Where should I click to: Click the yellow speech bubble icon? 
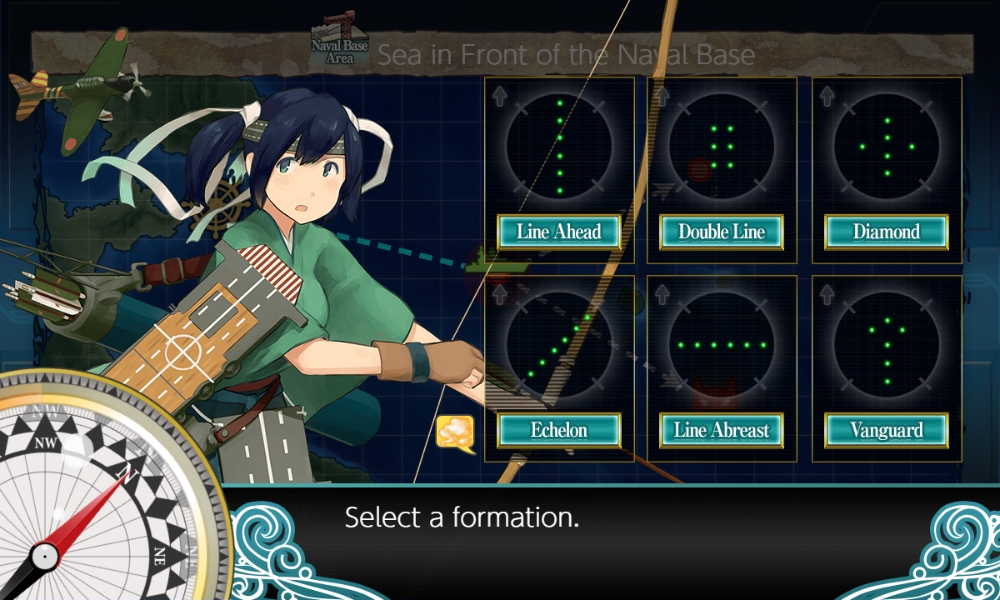pyautogui.click(x=455, y=432)
